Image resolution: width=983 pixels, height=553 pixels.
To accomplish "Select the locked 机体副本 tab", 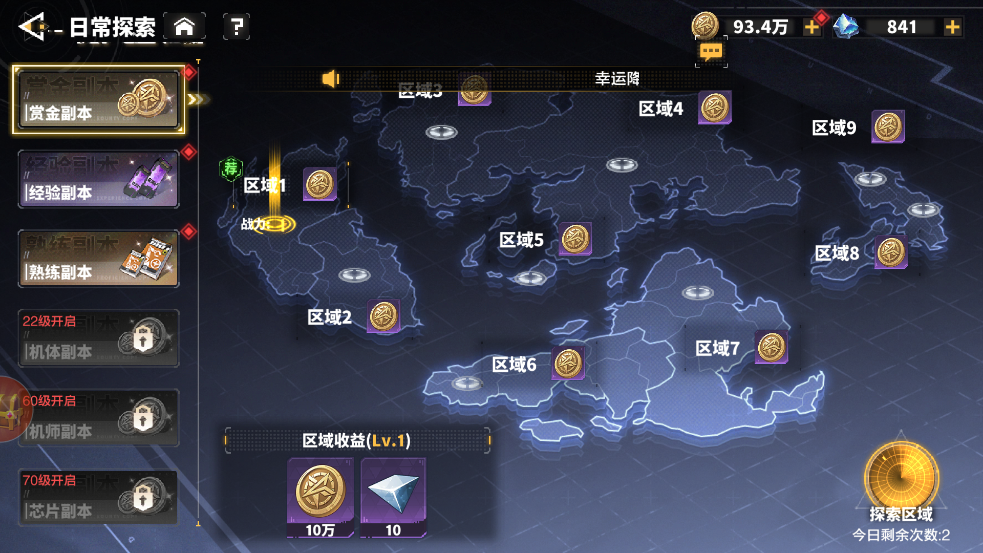I will (x=97, y=339).
